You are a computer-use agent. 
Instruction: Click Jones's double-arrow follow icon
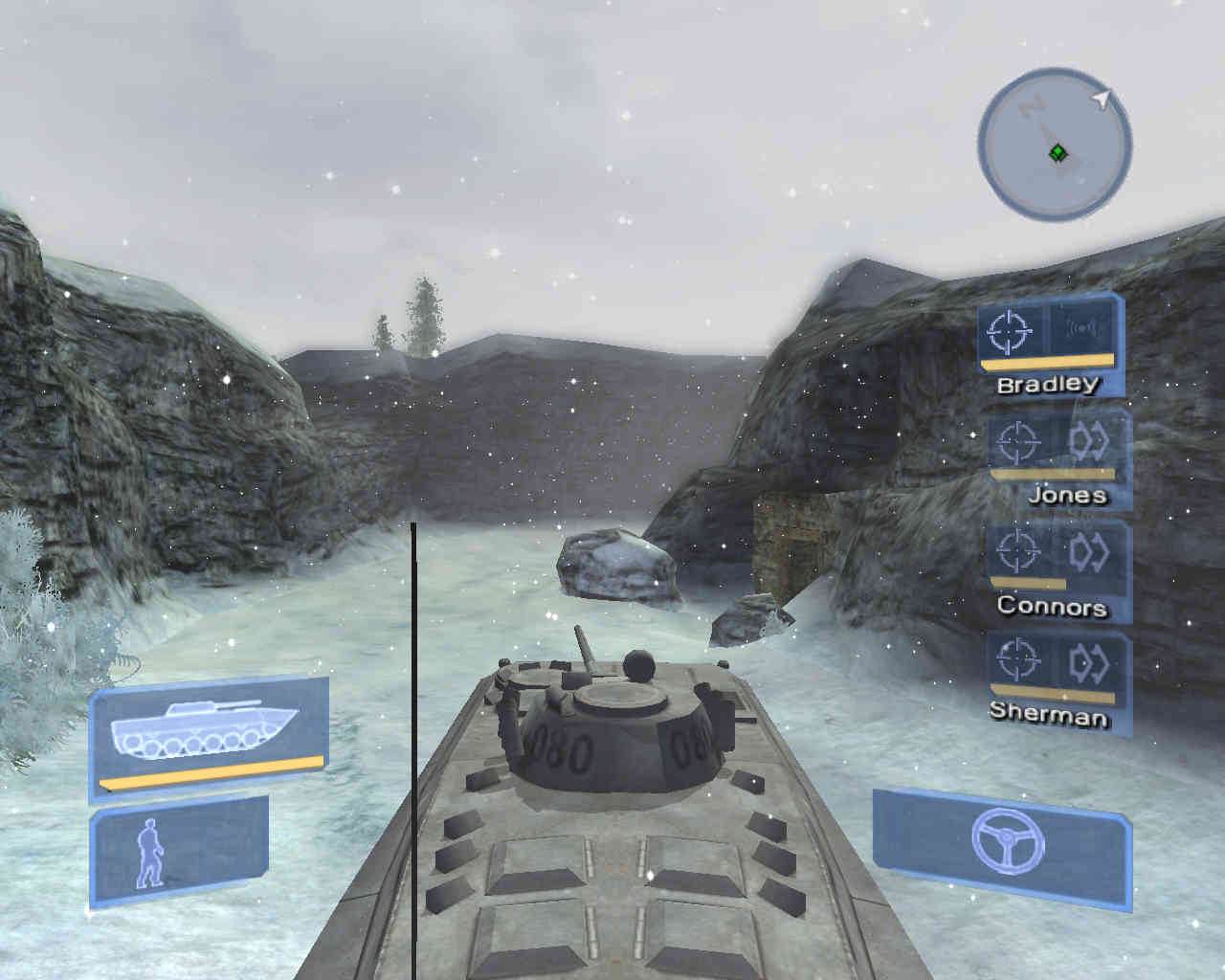point(1089,441)
